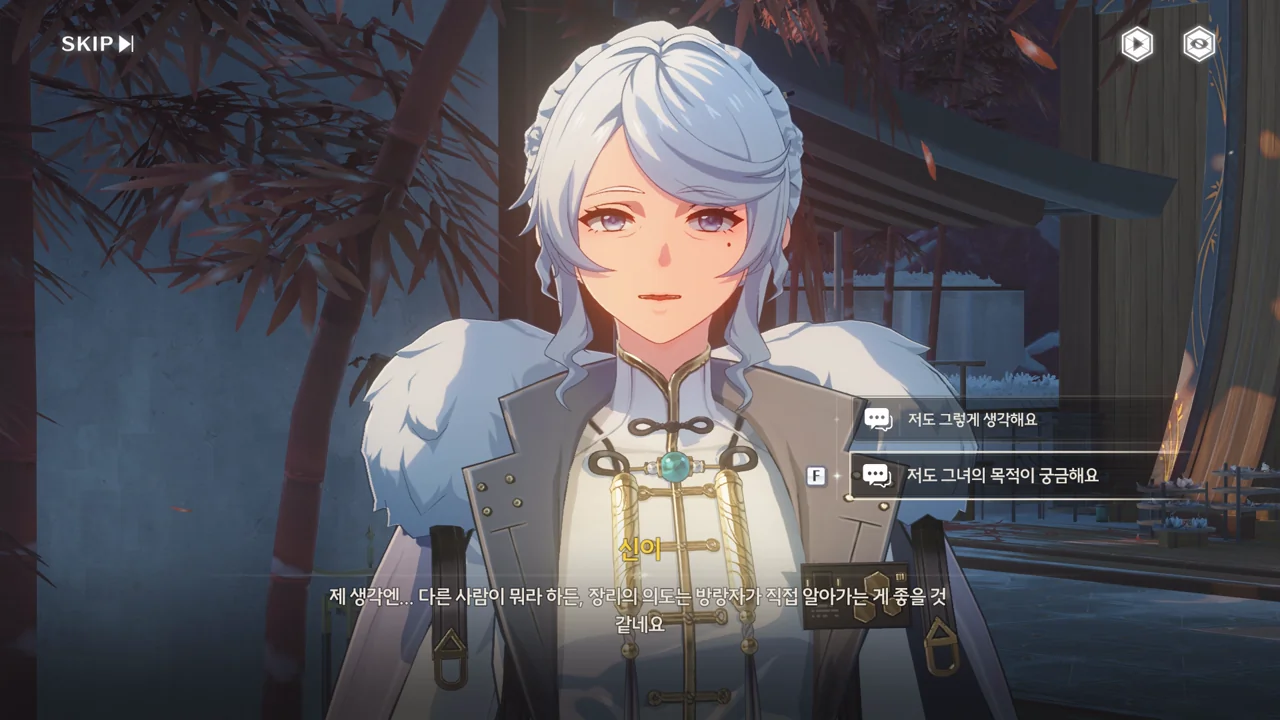Screen dimensions: 1280x720
Task: Skip the cutscene with the SKIP button
Action: [97, 44]
